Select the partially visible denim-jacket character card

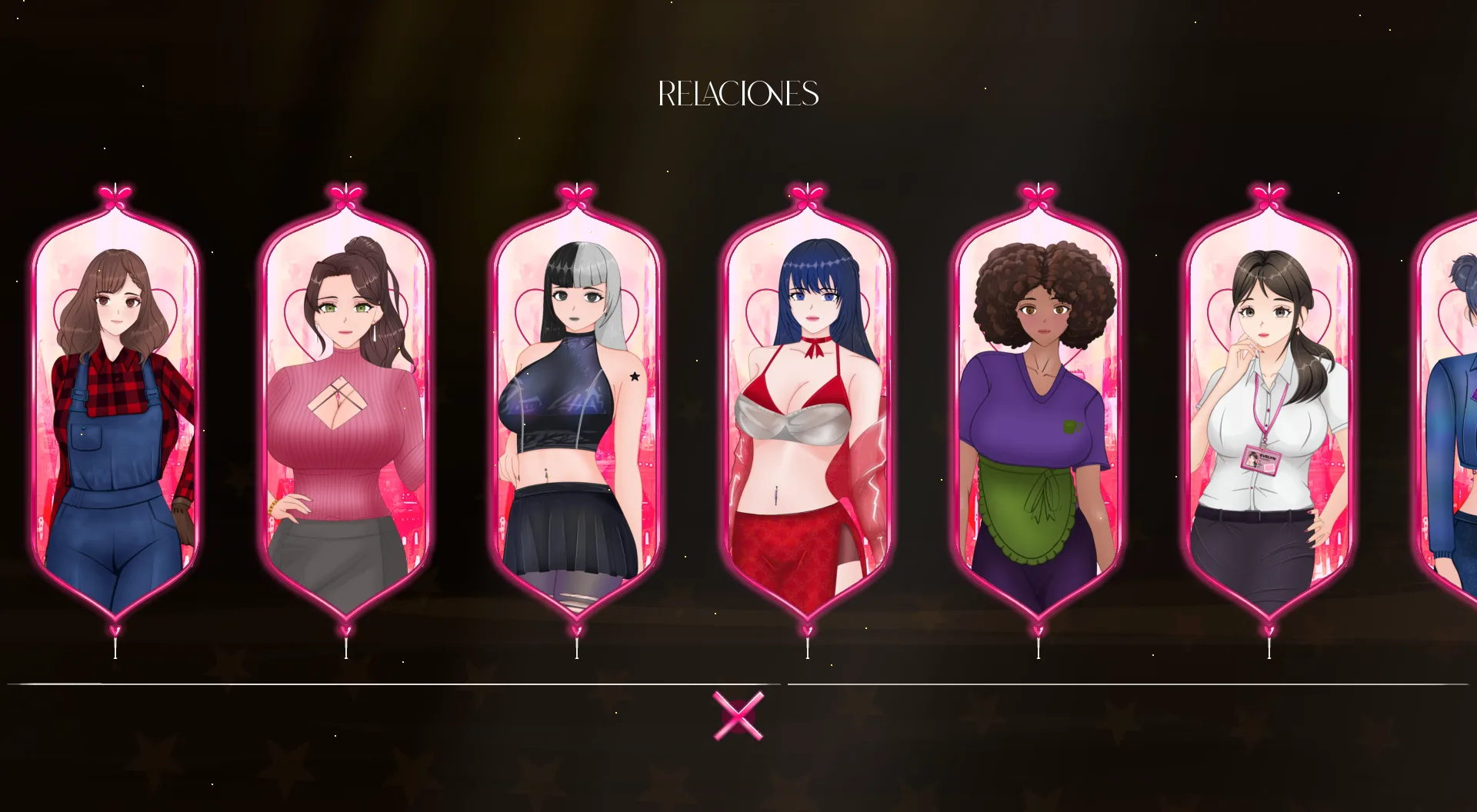point(1451,408)
